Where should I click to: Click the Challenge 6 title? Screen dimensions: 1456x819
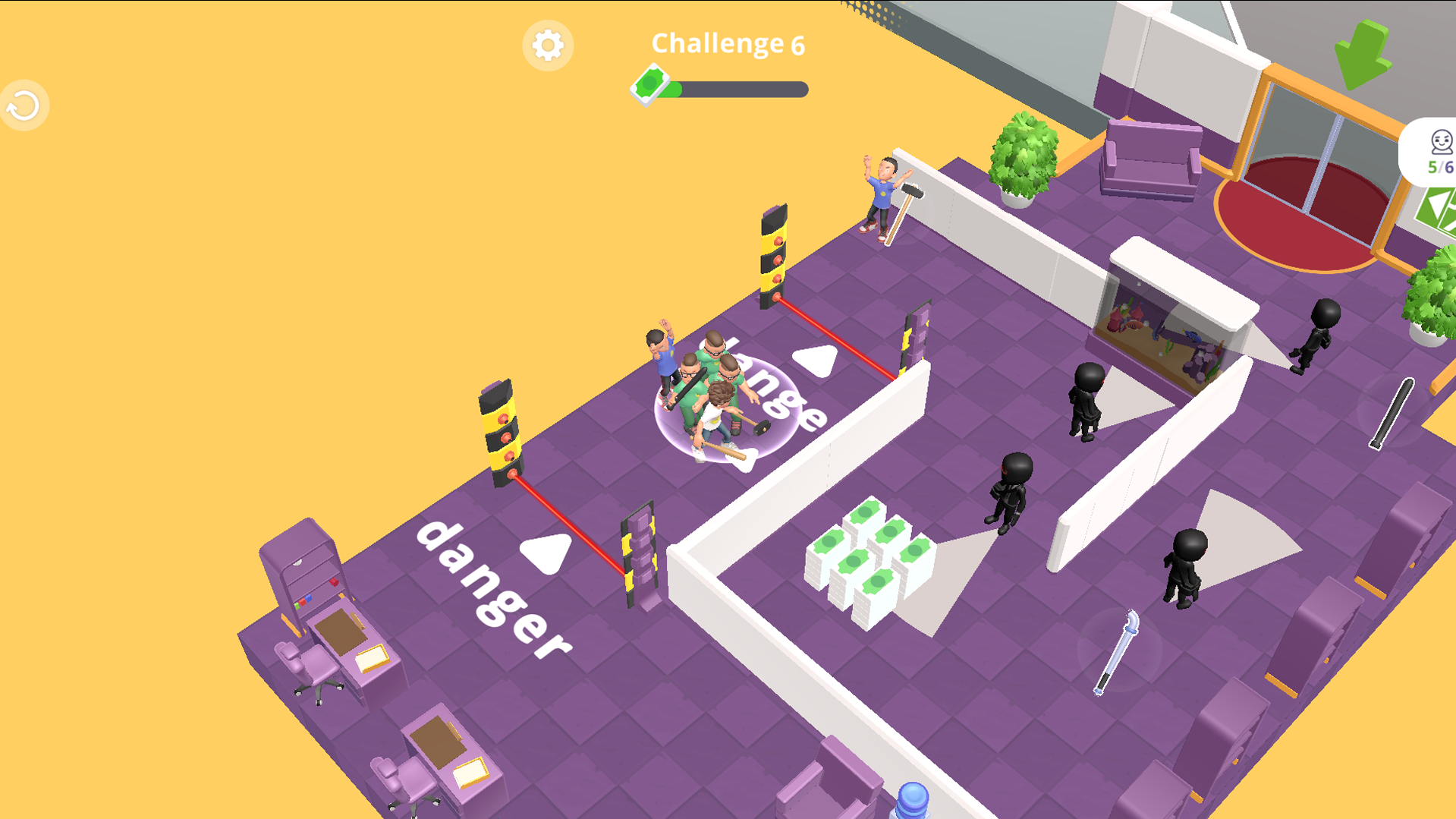[726, 44]
